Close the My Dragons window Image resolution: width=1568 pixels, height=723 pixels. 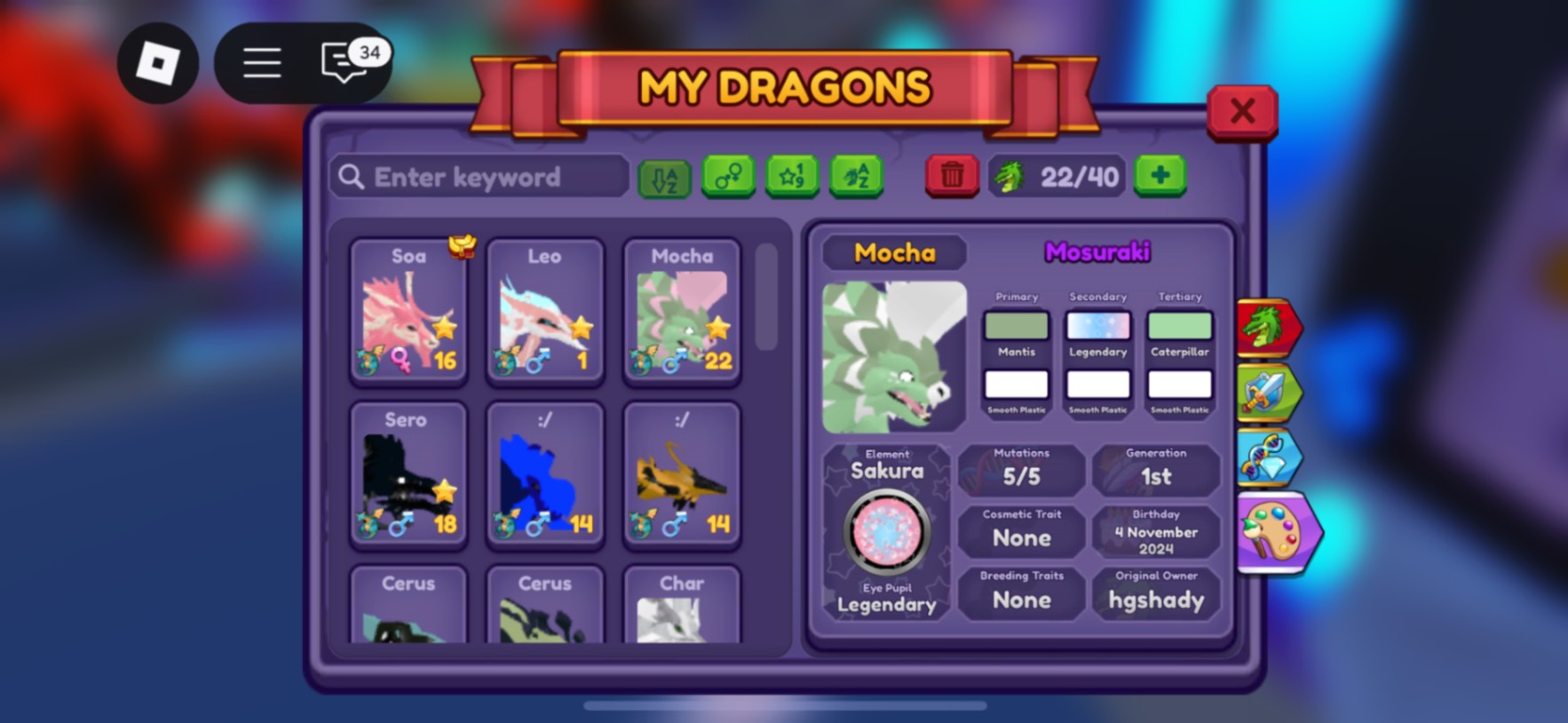pos(1243,113)
